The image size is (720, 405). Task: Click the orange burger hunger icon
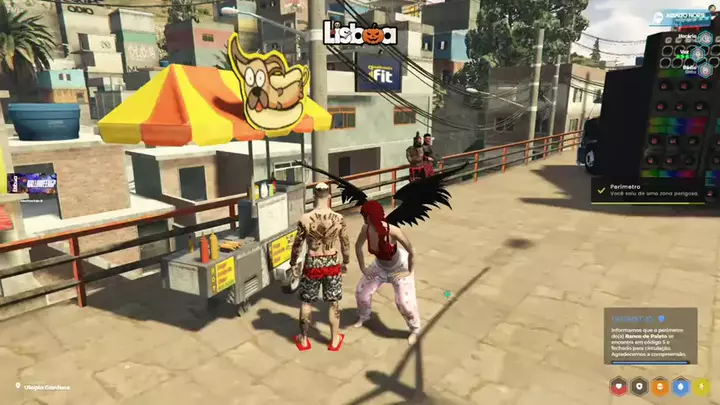click(x=659, y=385)
